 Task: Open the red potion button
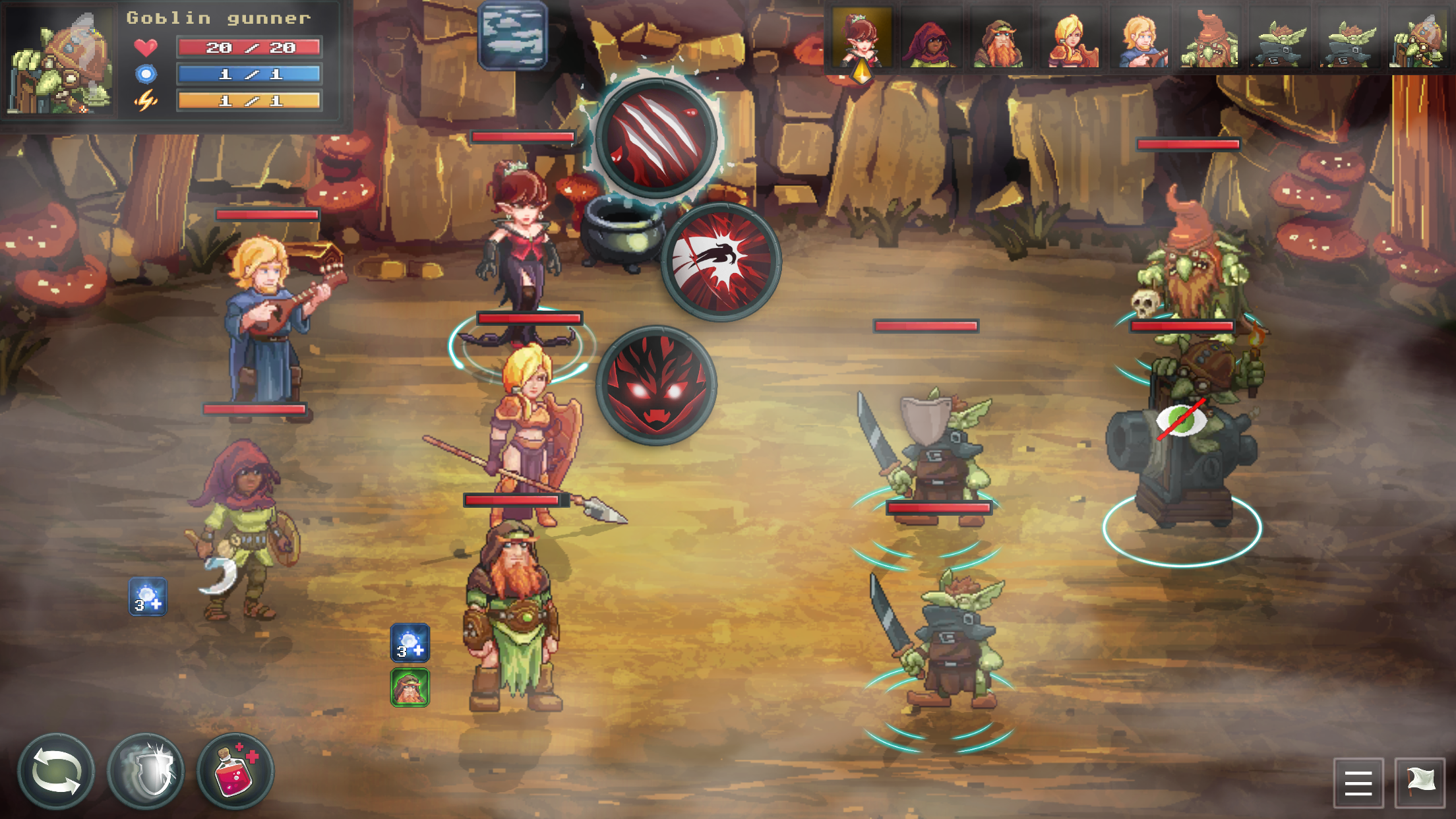pyautogui.click(x=235, y=771)
